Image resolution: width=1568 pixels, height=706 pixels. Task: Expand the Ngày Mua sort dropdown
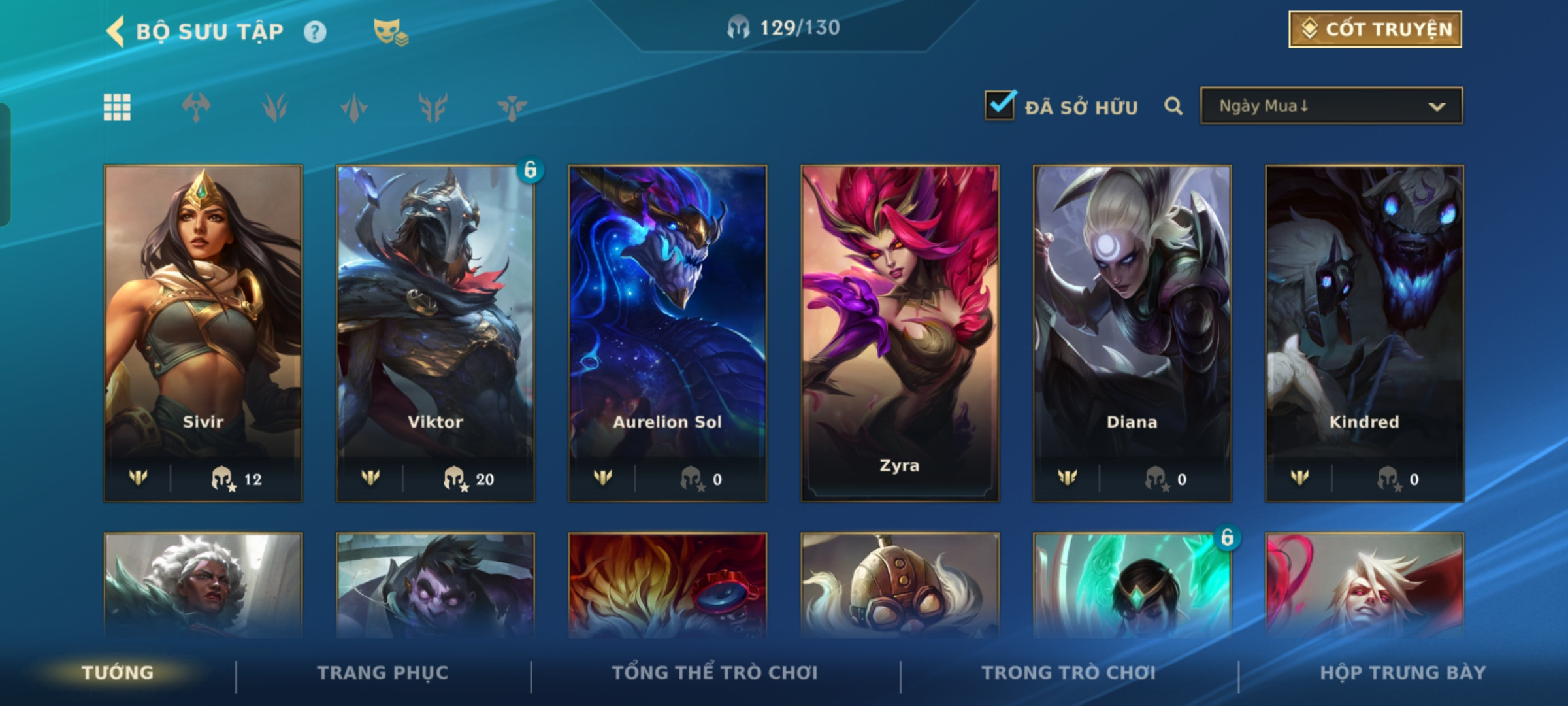click(x=1331, y=106)
